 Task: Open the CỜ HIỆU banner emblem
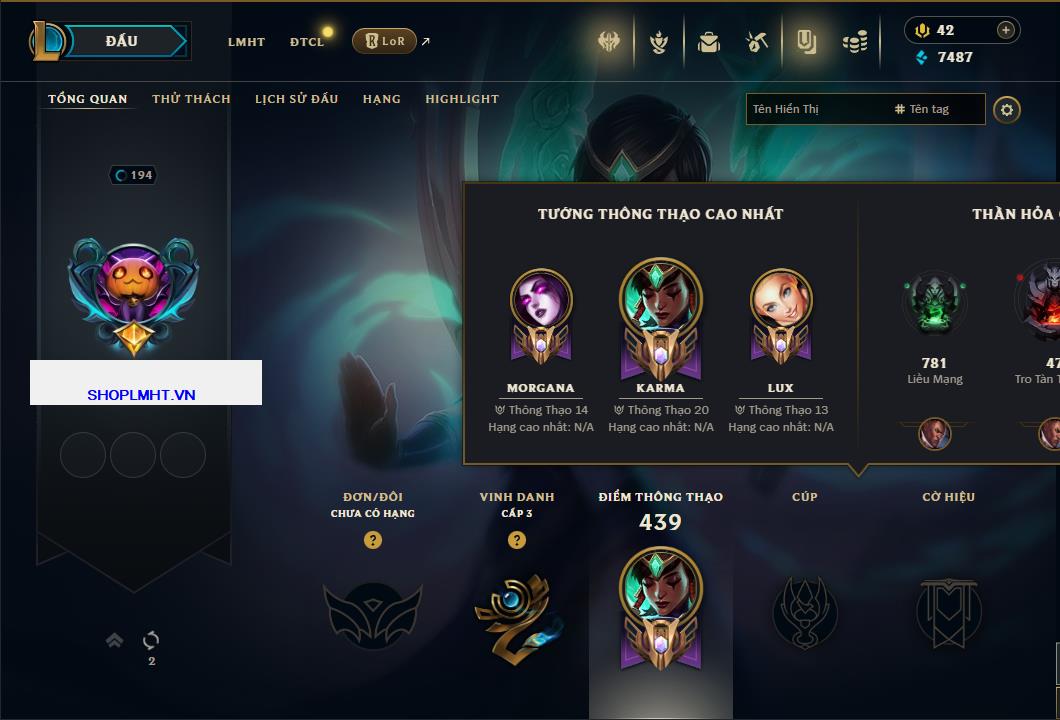[948, 610]
